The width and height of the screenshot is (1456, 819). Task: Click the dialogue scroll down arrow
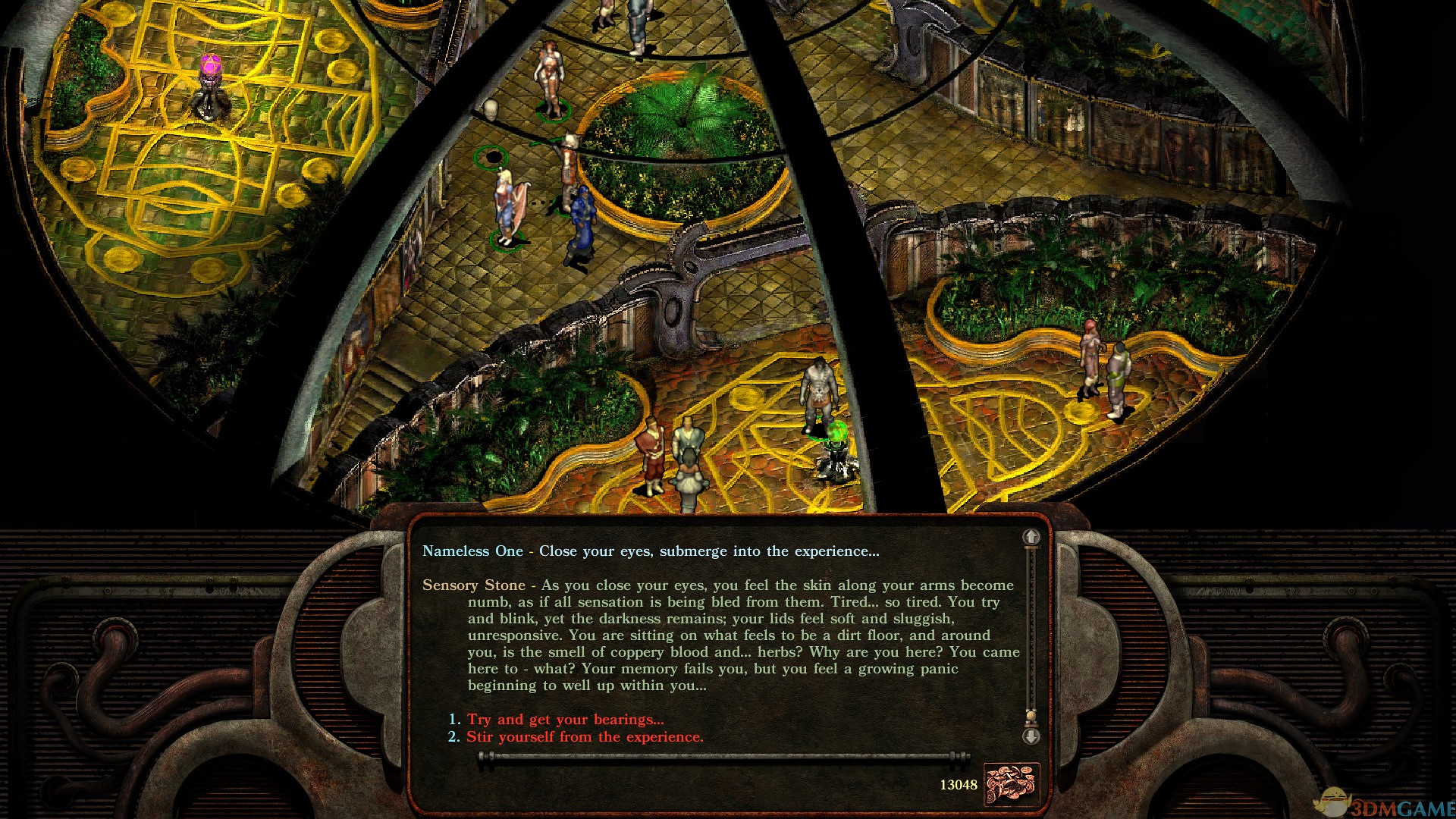click(x=1031, y=736)
